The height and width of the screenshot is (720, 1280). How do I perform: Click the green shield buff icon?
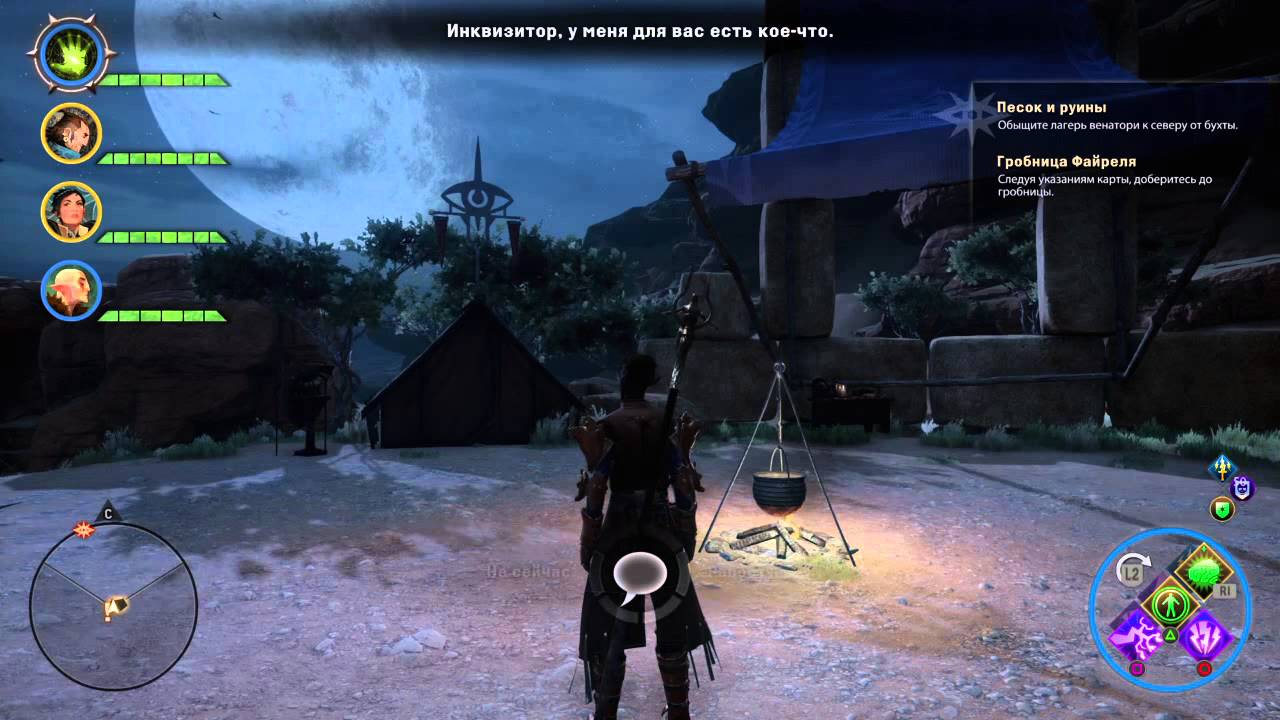(1221, 509)
